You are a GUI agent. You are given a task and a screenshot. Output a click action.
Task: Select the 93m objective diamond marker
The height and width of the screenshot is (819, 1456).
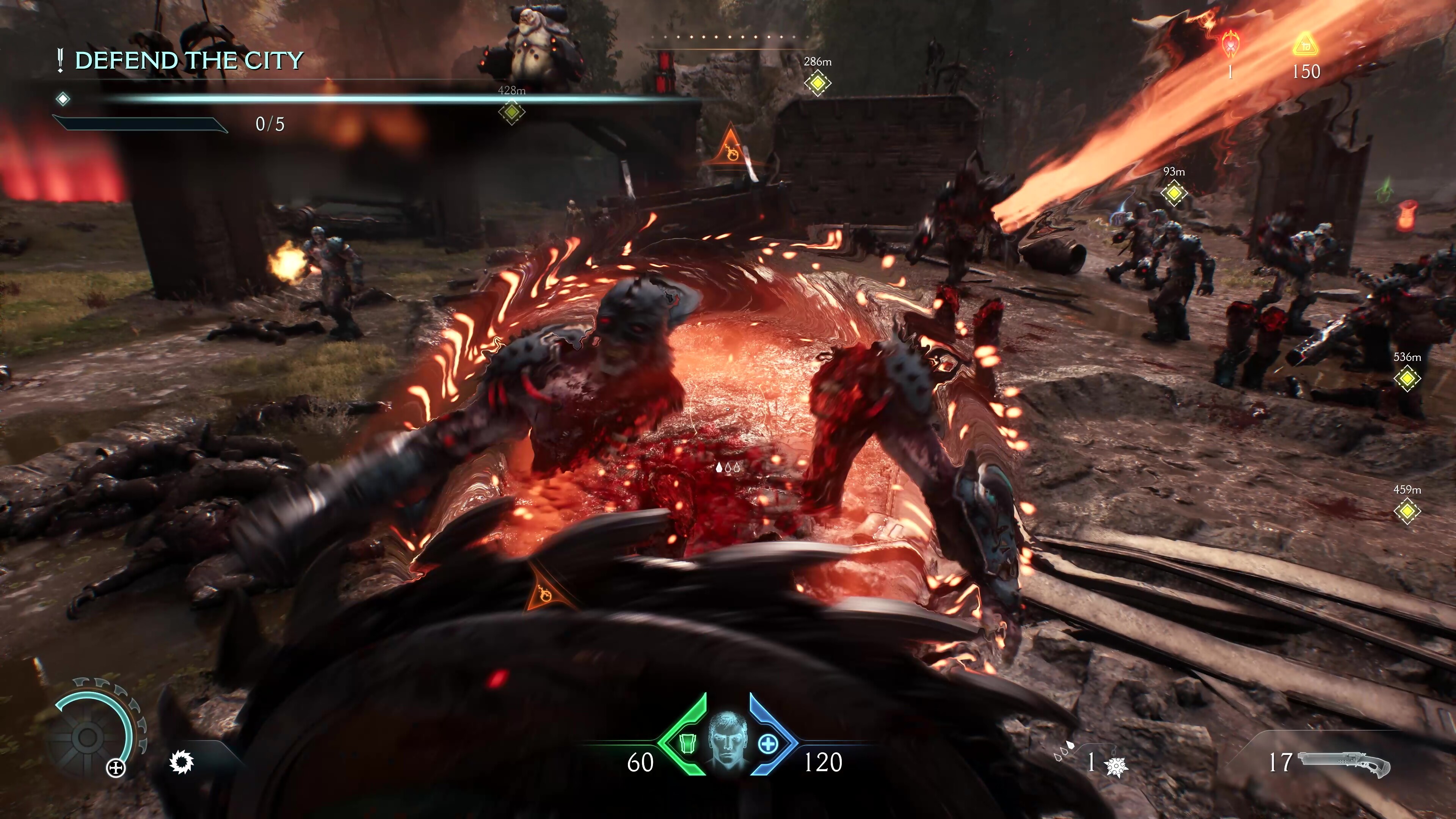coord(1174,193)
